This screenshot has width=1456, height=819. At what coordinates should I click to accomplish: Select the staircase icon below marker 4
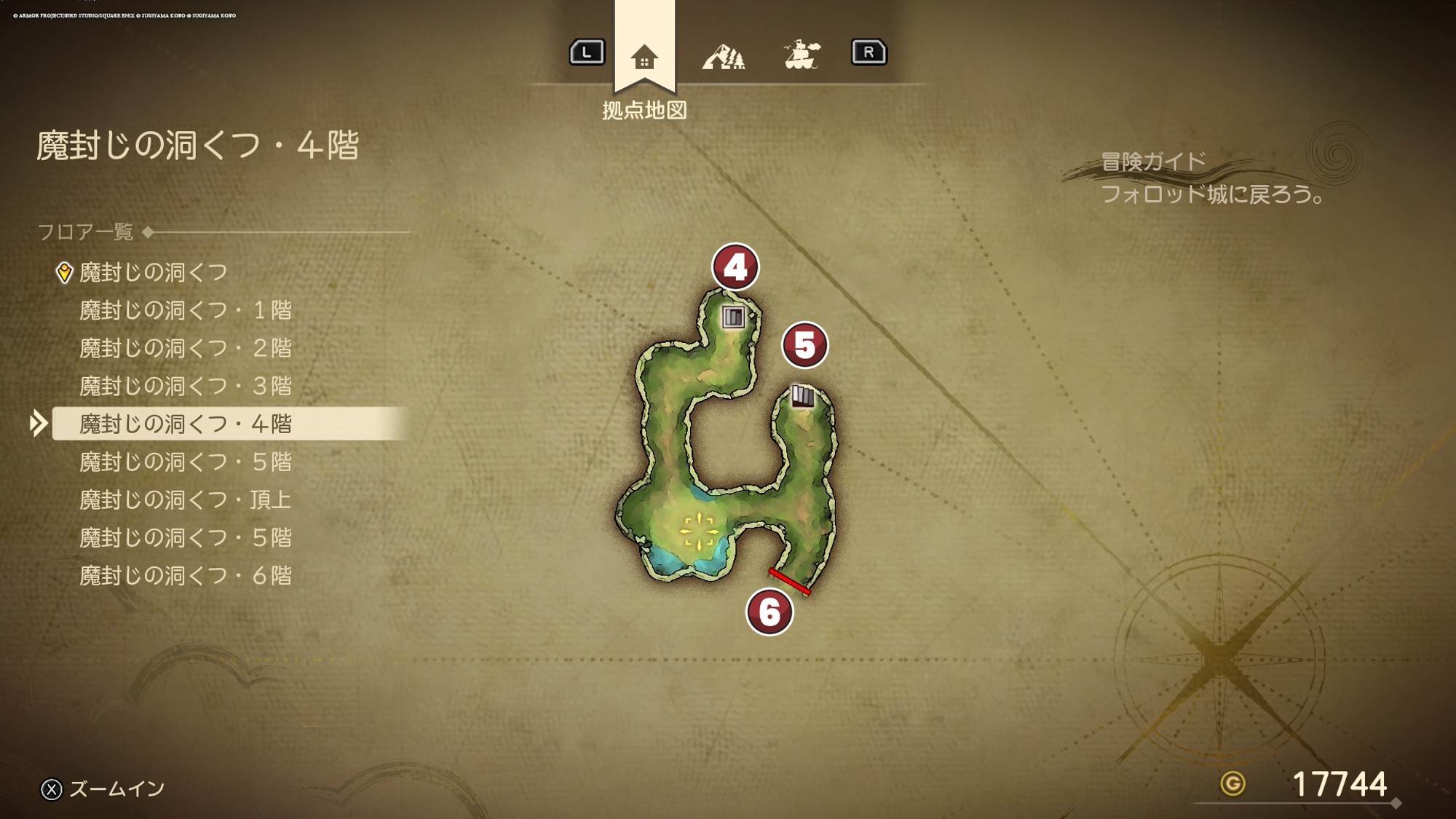point(733,317)
